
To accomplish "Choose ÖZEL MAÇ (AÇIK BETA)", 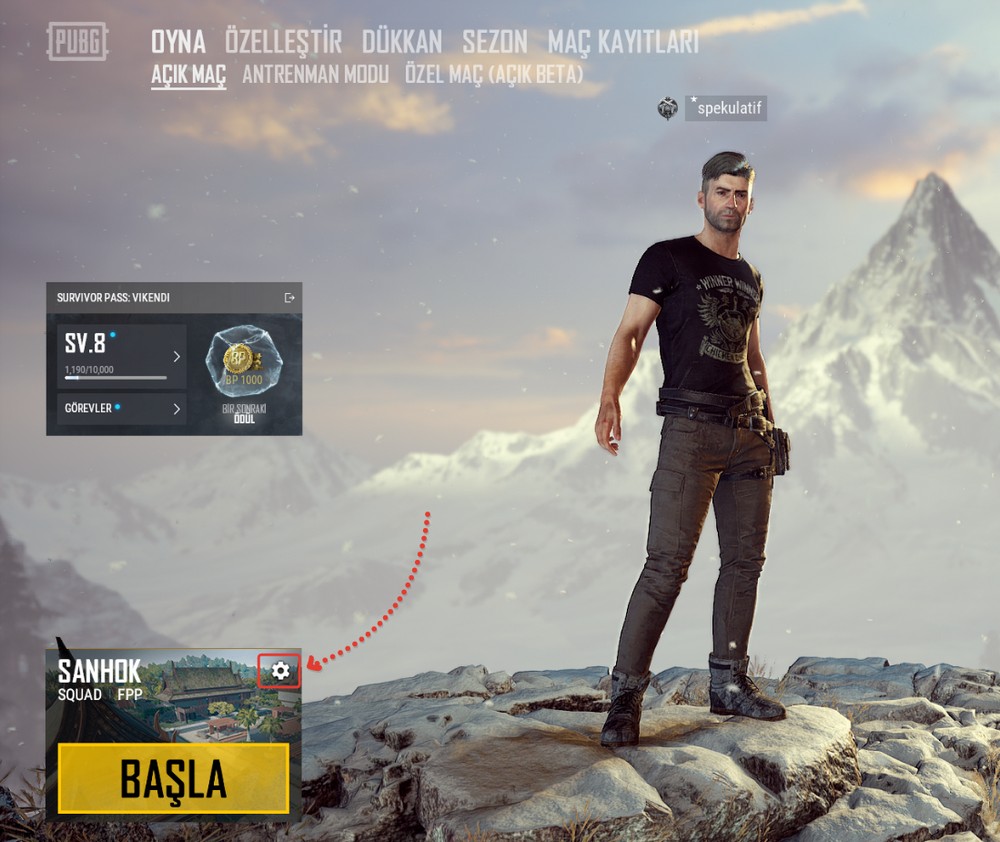I will (x=493, y=74).
